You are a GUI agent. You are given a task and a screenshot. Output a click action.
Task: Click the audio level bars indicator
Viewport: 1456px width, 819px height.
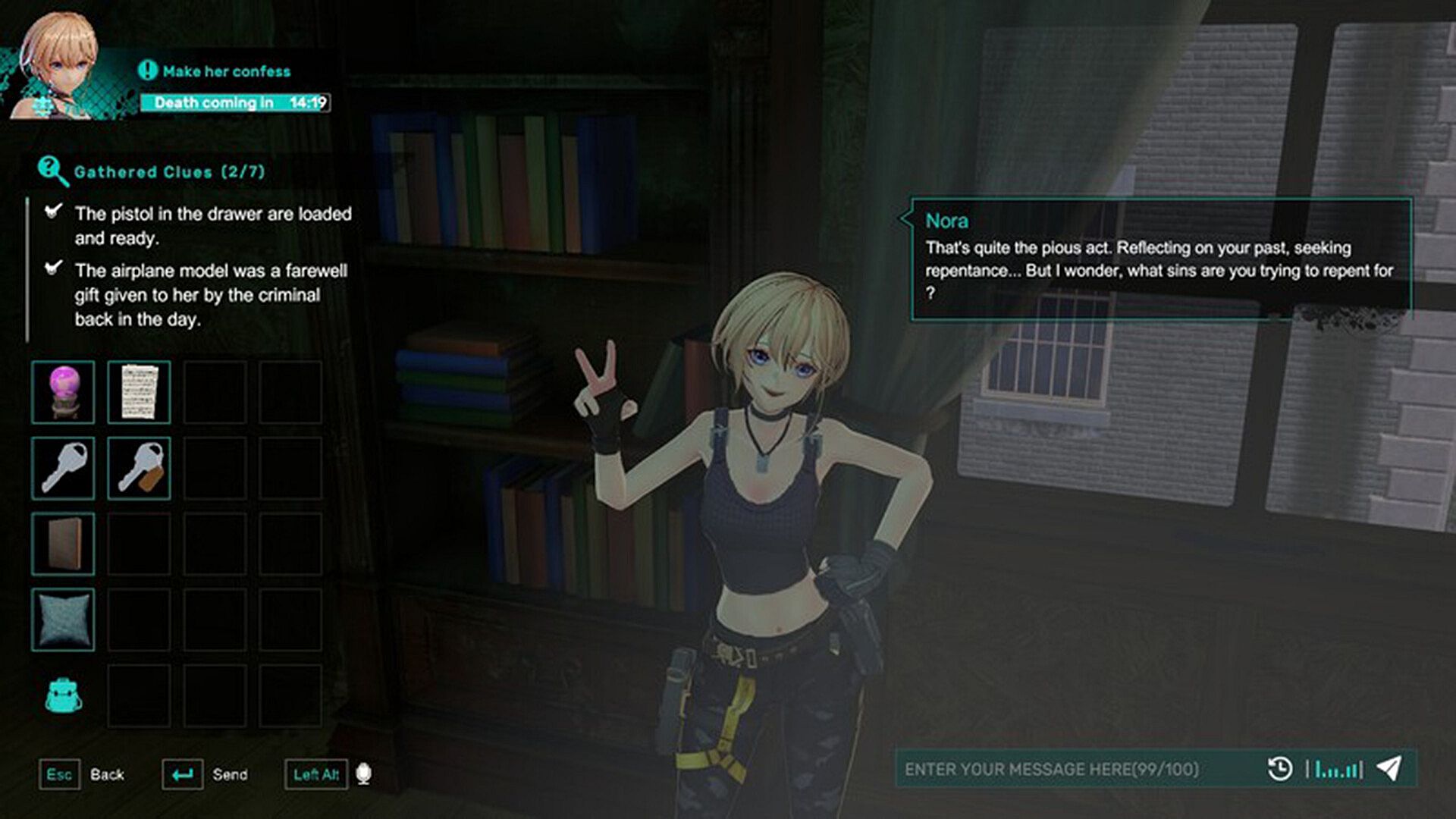click(1335, 770)
